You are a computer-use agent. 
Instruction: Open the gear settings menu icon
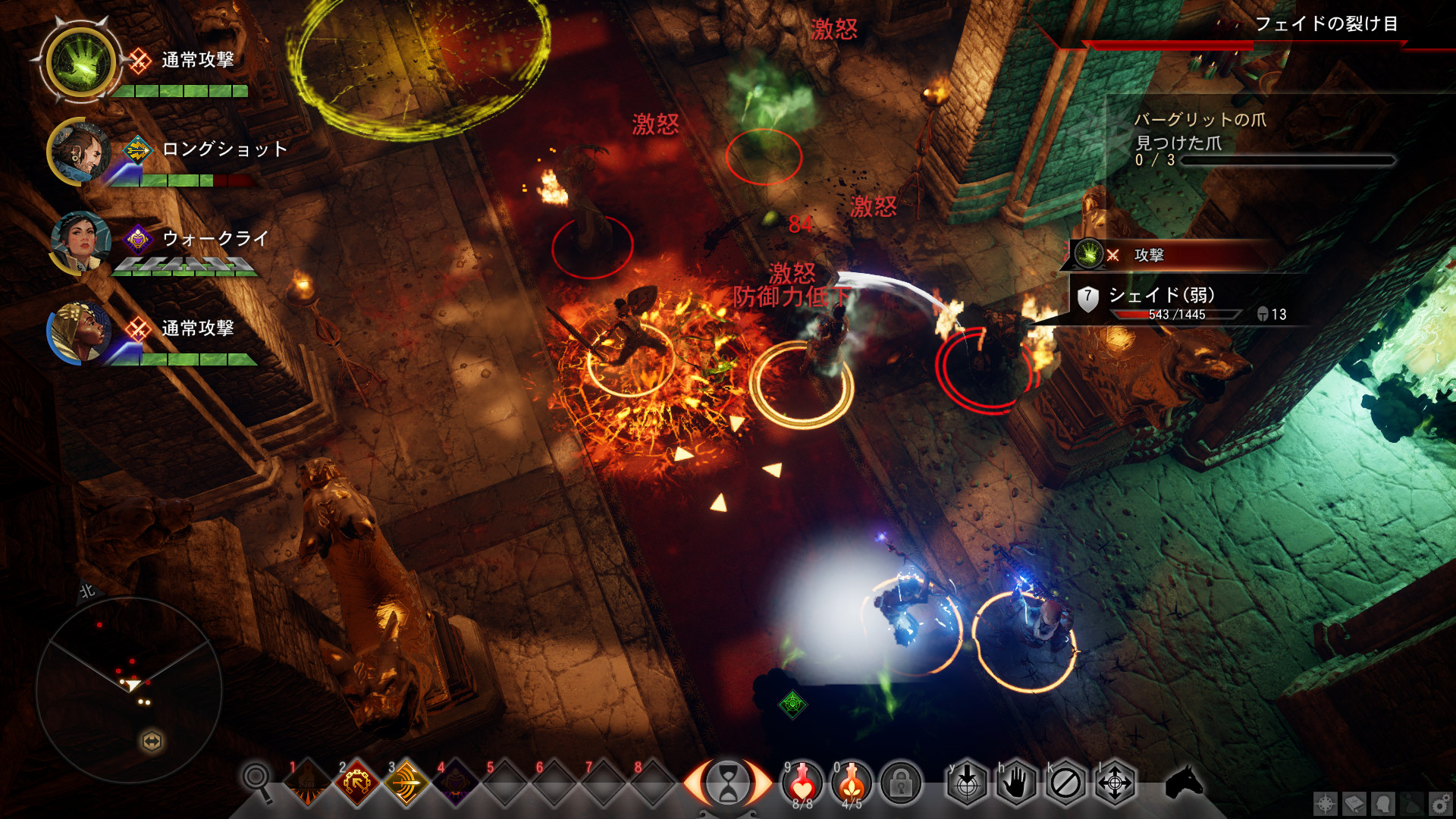click(x=1440, y=804)
